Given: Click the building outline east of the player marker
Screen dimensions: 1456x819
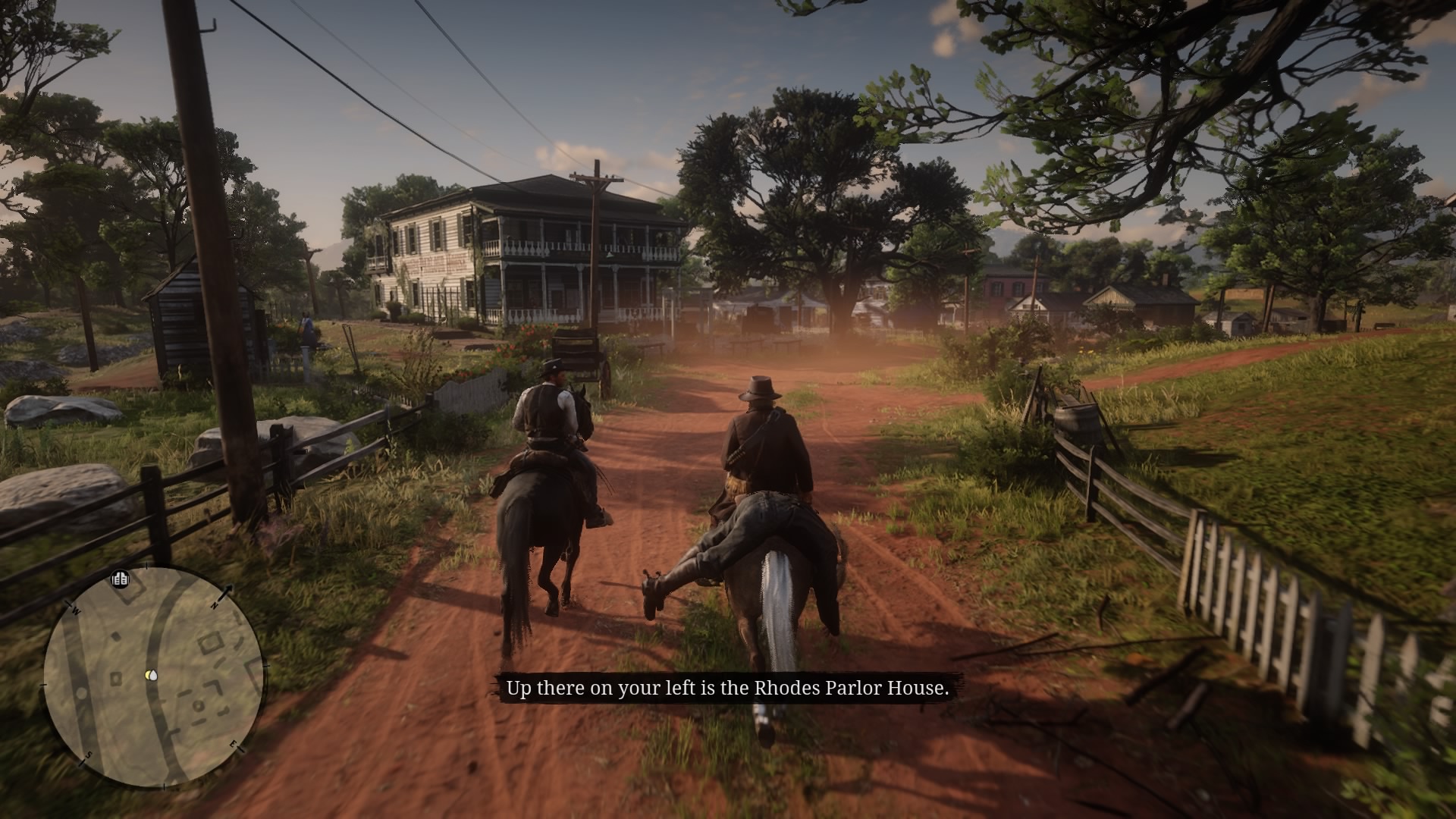Looking at the screenshot, I should 211,642.
